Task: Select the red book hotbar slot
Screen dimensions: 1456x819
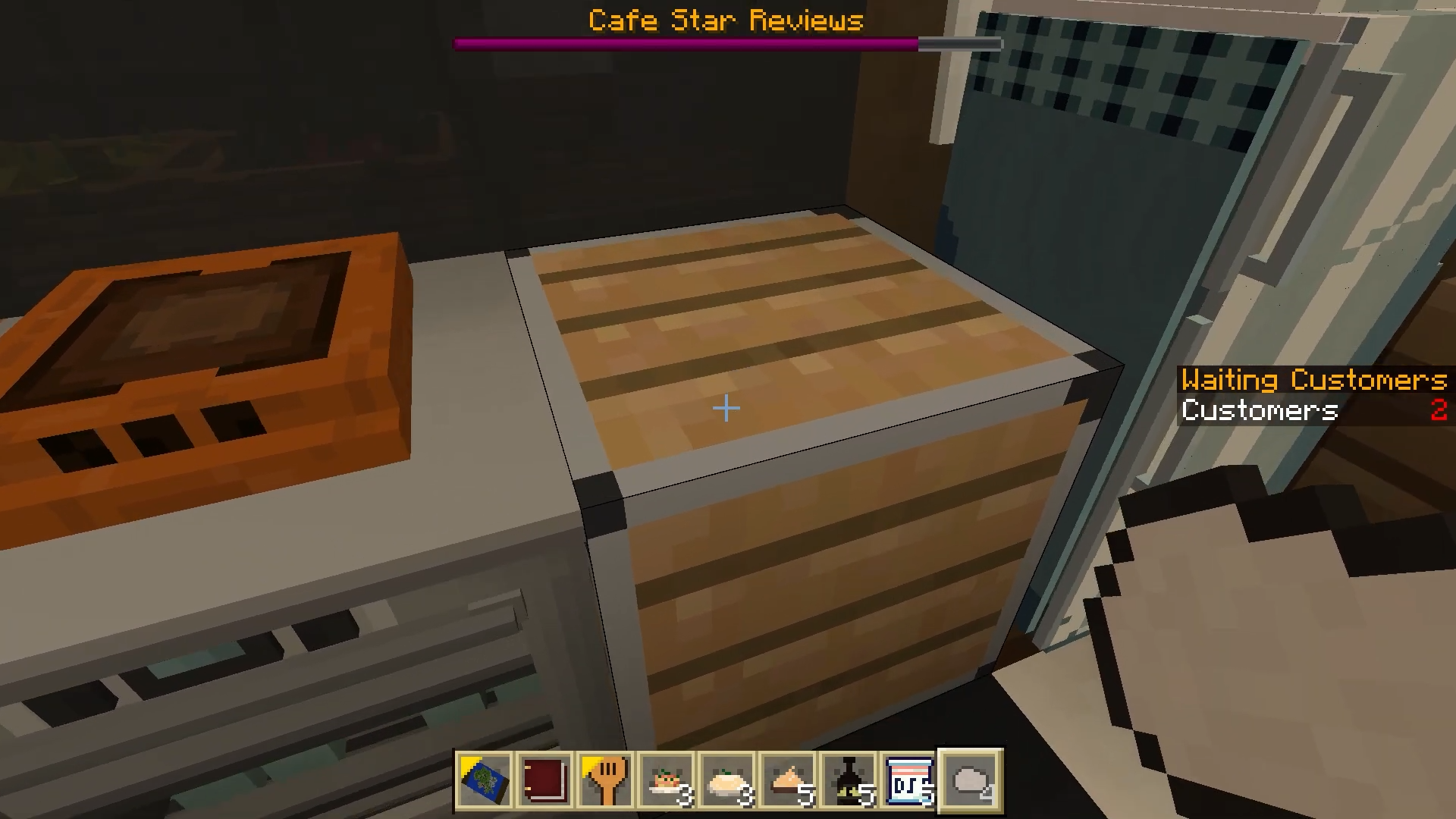Action: tap(546, 780)
